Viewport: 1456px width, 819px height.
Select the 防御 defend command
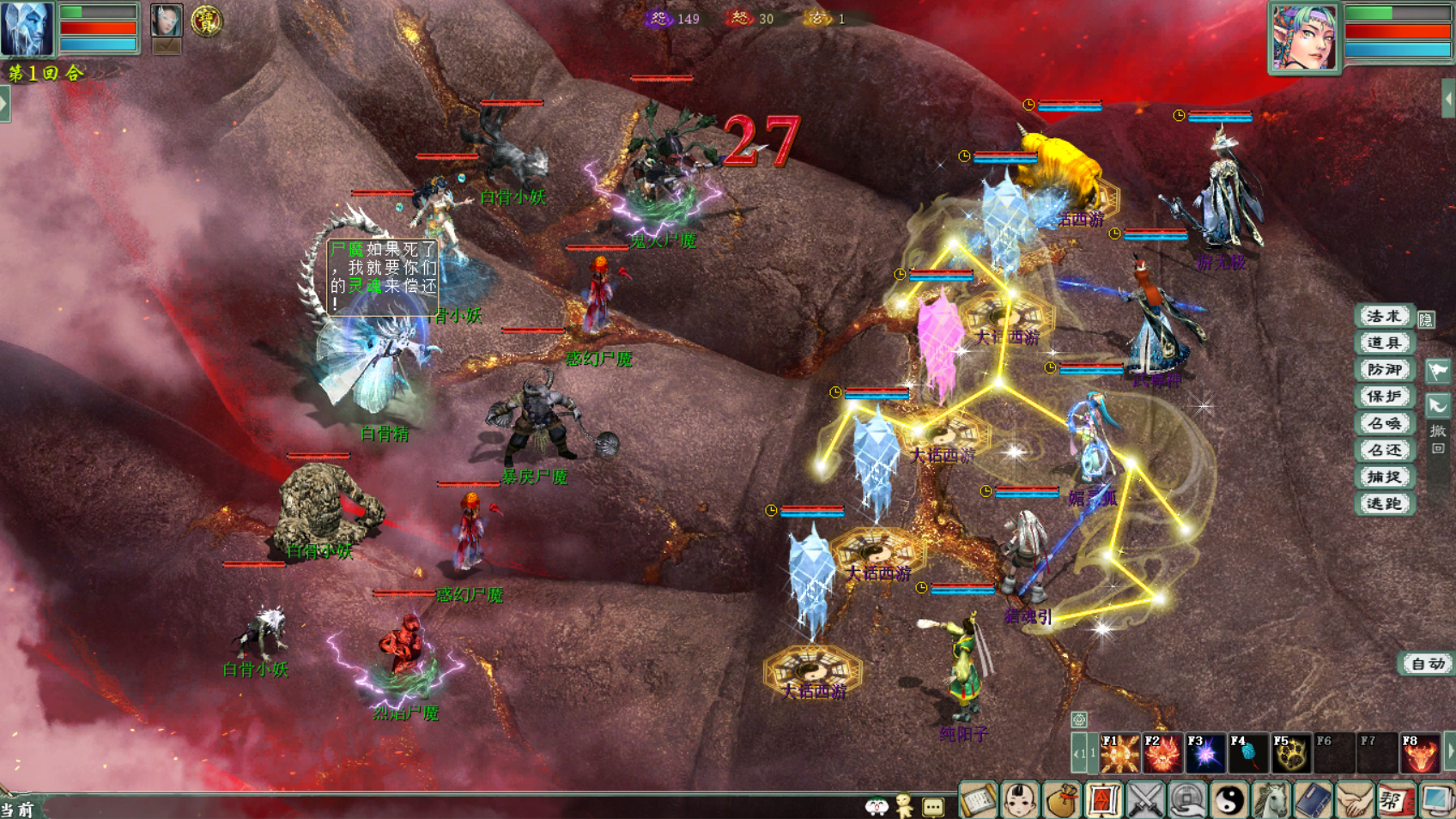(1383, 369)
